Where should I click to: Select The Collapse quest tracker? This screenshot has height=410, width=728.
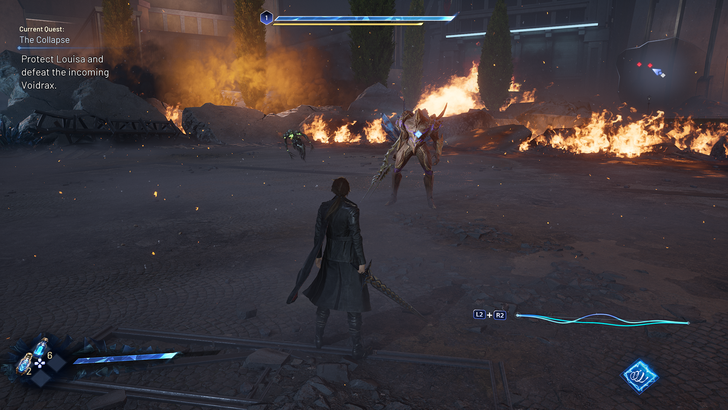tap(42, 41)
